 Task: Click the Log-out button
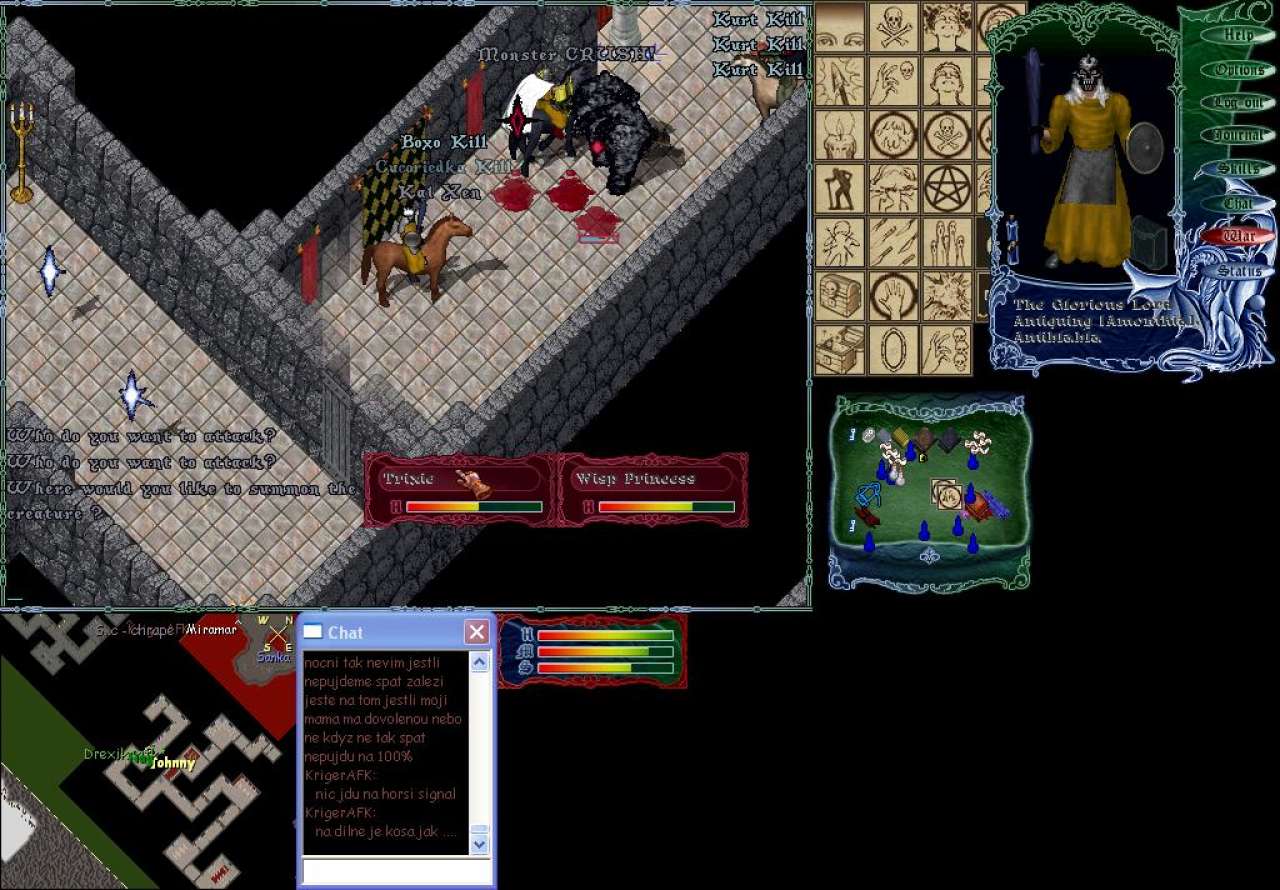1238,103
